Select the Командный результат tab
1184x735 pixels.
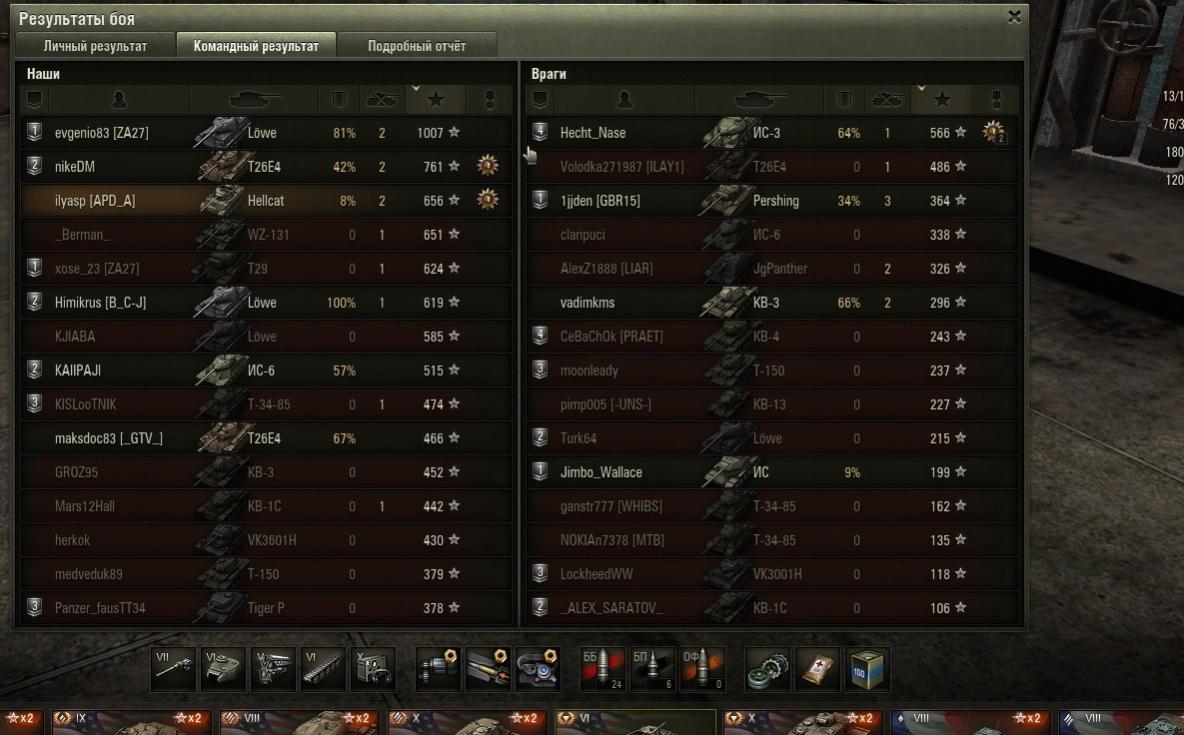(x=256, y=46)
